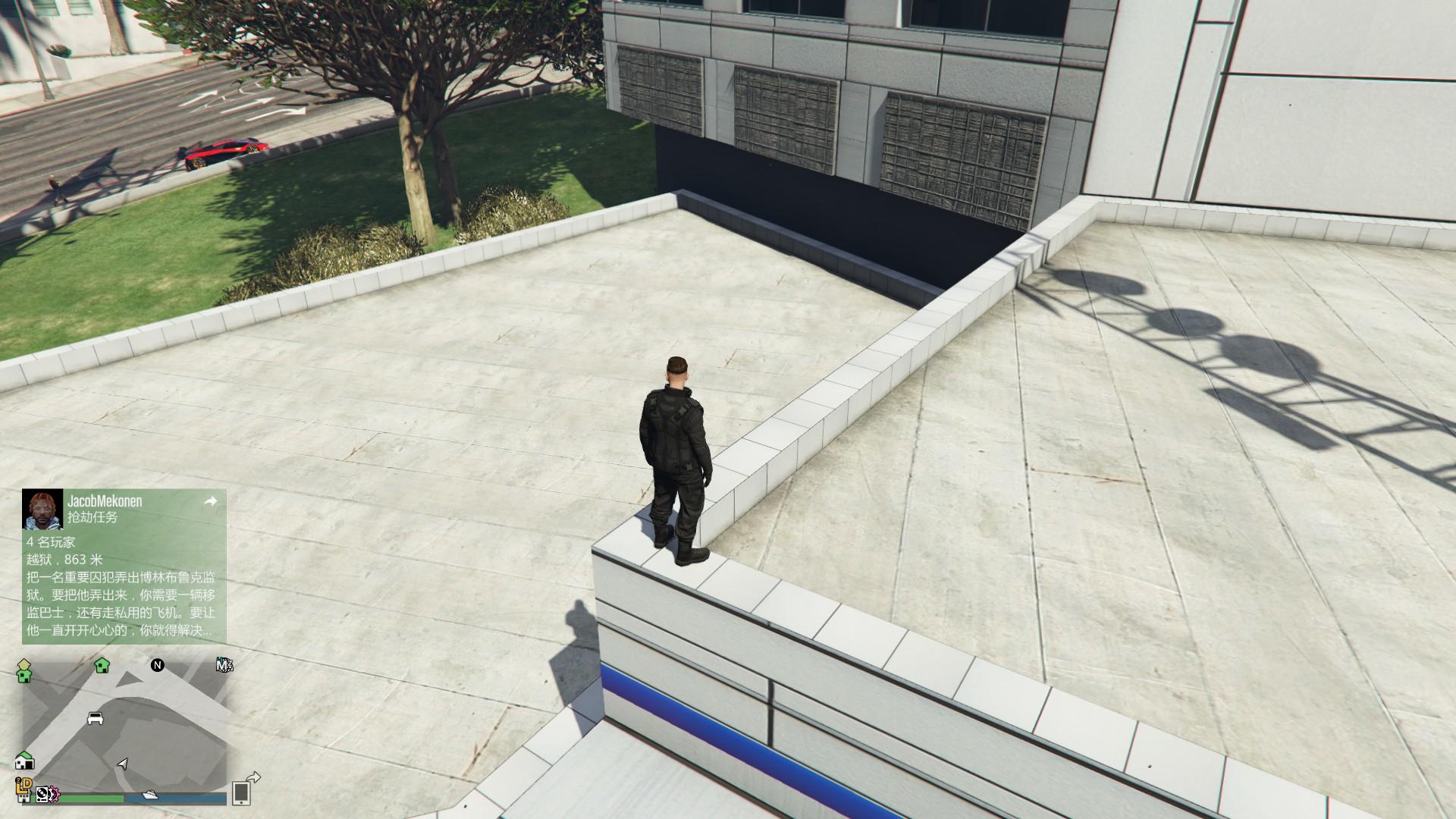Image resolution: width=1456 pixels, height=819 pixels.
Task: Click the N compass marker on the minimap
Action: (157, 665)
